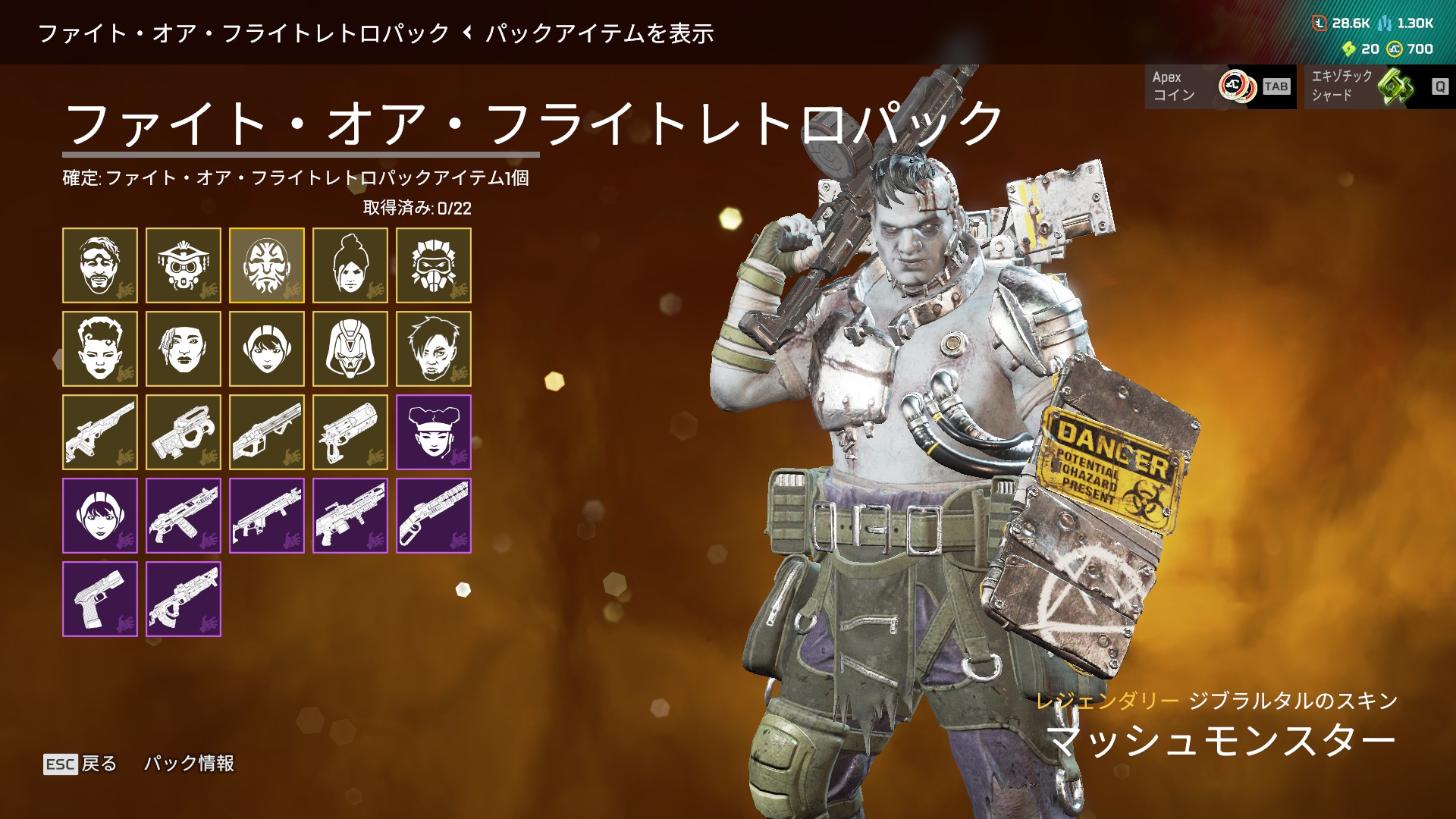Open the Apex Coins panel
The width and height of the screenshot is (1456, 819).
coord(1220,86)
